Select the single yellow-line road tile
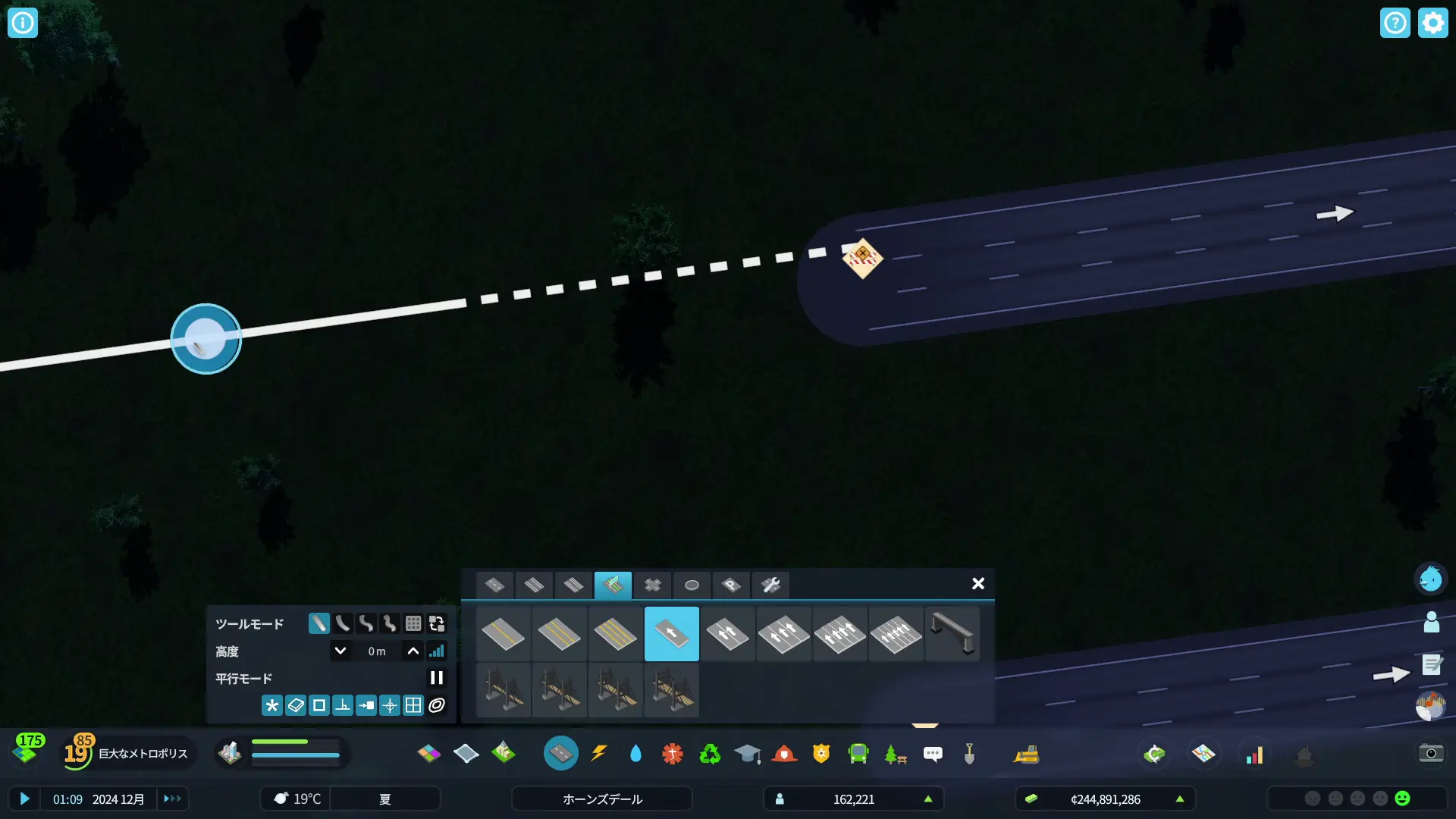 tap(503, 634)
